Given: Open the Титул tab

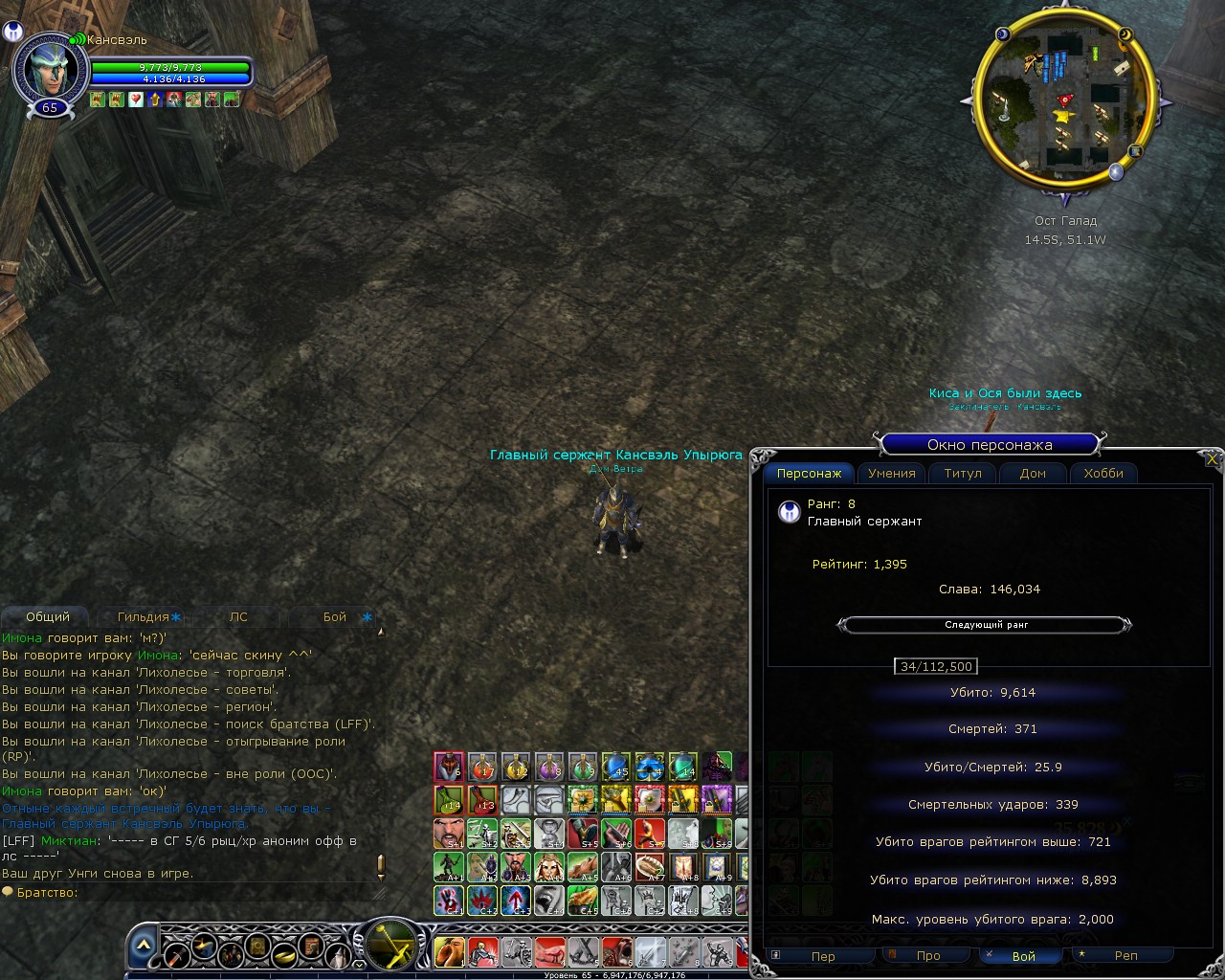Looking at the screenshot, I should pos(962,474).
